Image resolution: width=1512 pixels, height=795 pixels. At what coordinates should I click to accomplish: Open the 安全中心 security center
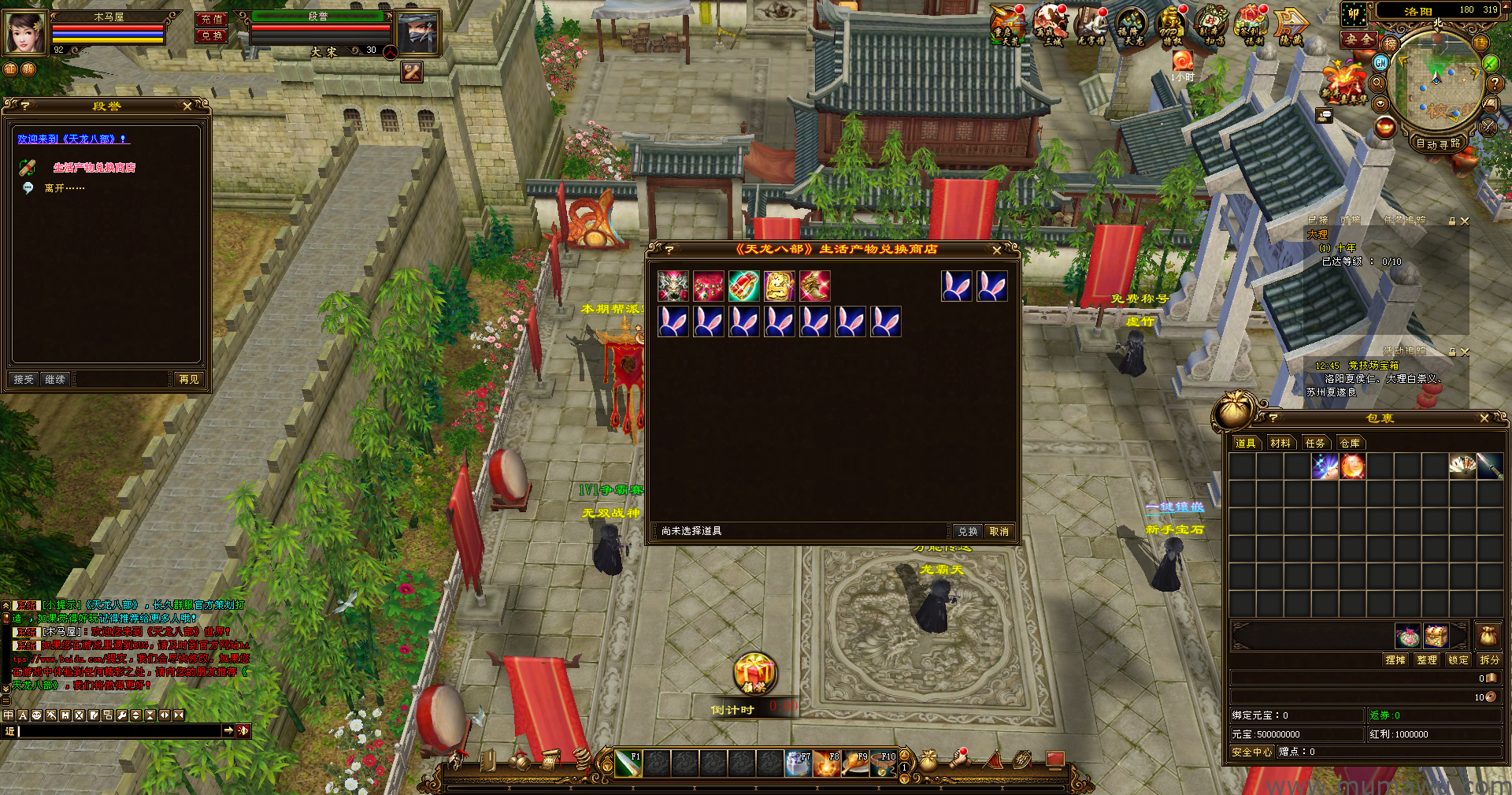[1251, 752]
